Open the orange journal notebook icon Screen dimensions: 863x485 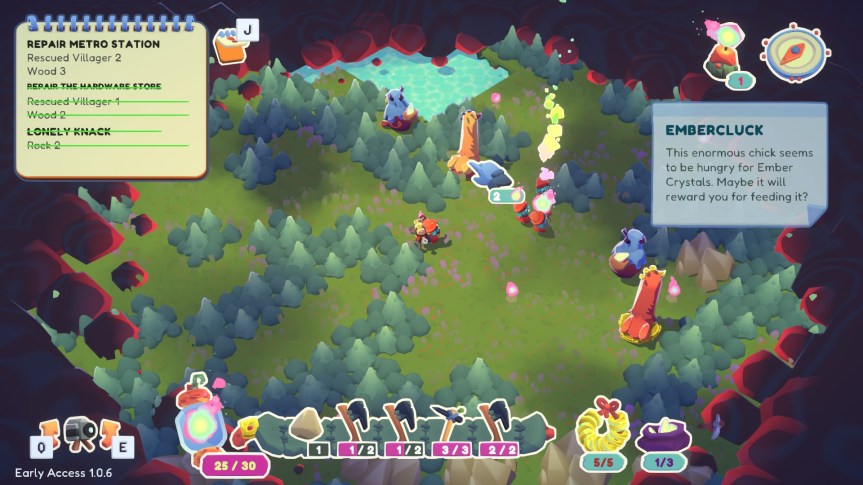point(230,45)
